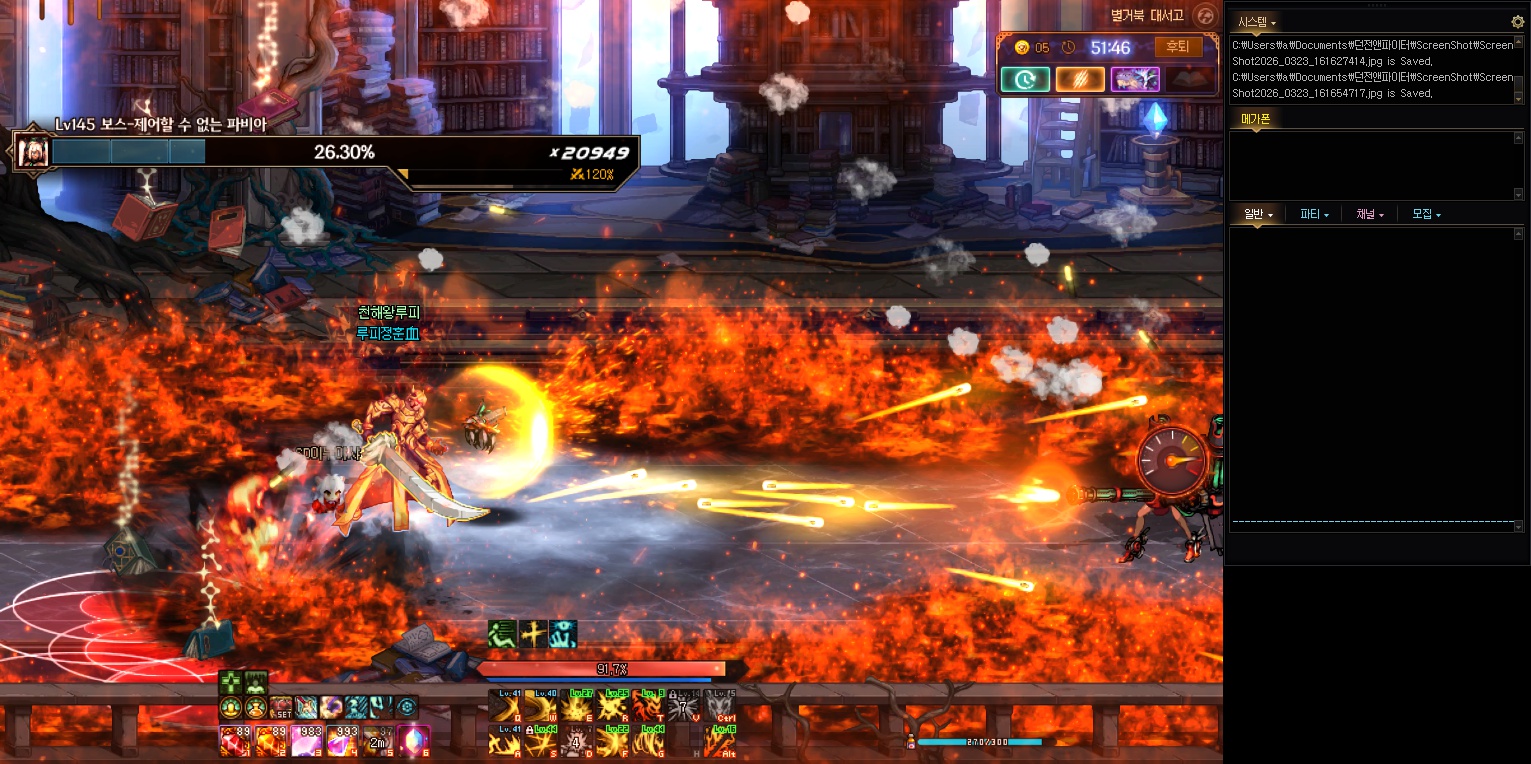The height and width of the screenshot is (764, 1531).
Task: Use the skill bound to Q
Action: [x=505, y=705]
